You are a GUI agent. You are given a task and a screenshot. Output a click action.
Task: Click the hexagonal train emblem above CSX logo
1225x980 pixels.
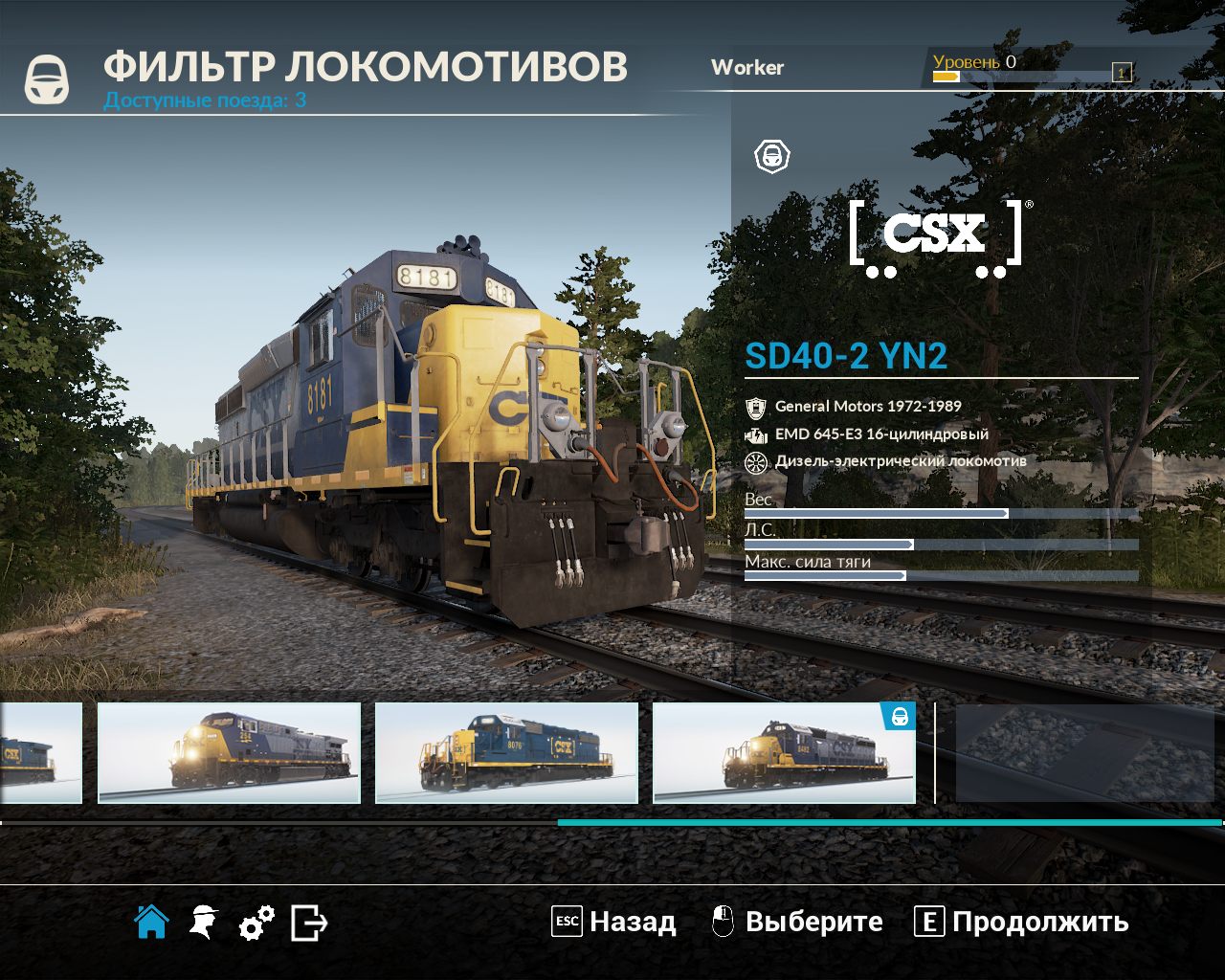coord(772,155)
